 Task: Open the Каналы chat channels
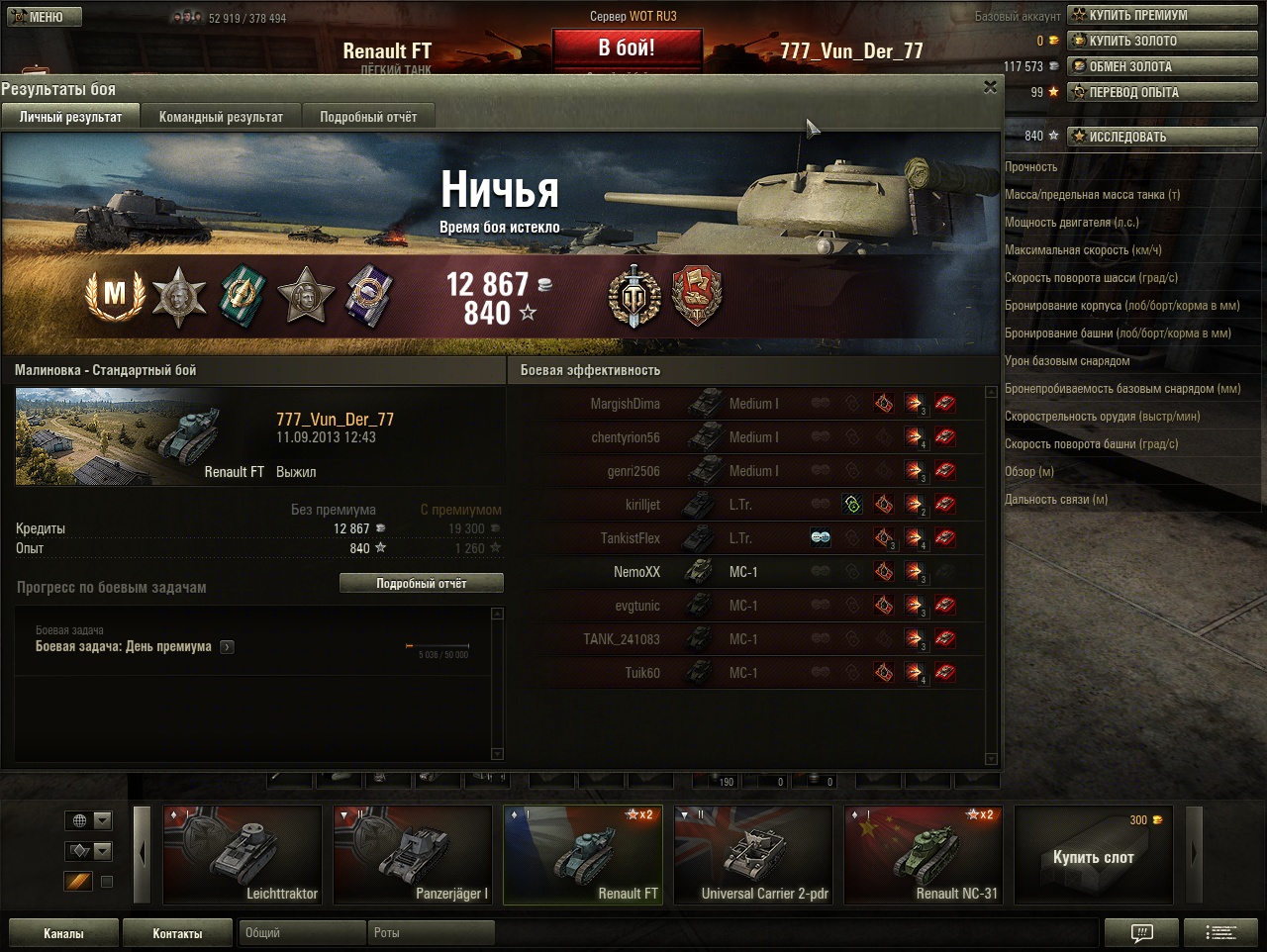coord(63,933)
